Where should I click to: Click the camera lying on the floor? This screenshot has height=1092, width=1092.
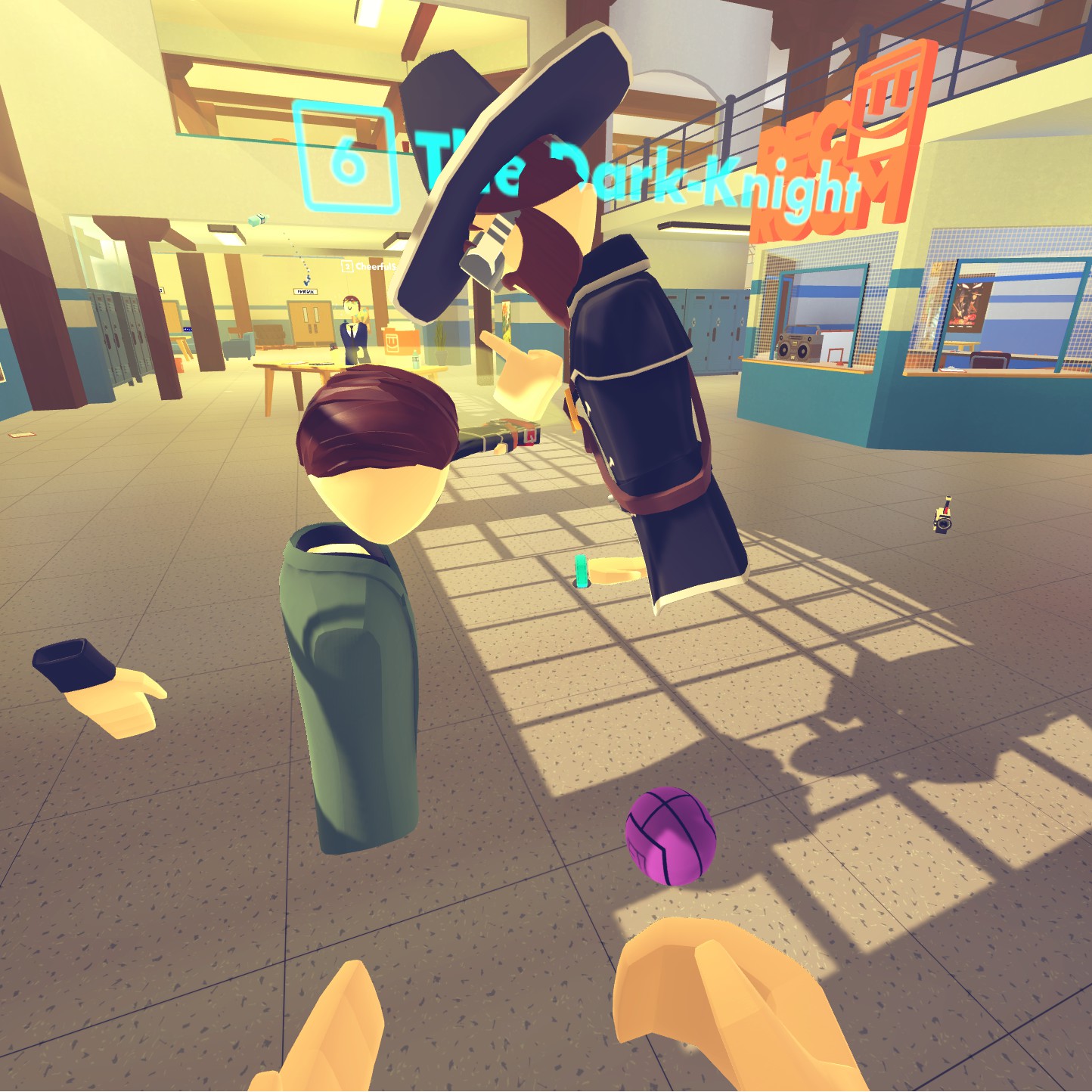[943, 523]
